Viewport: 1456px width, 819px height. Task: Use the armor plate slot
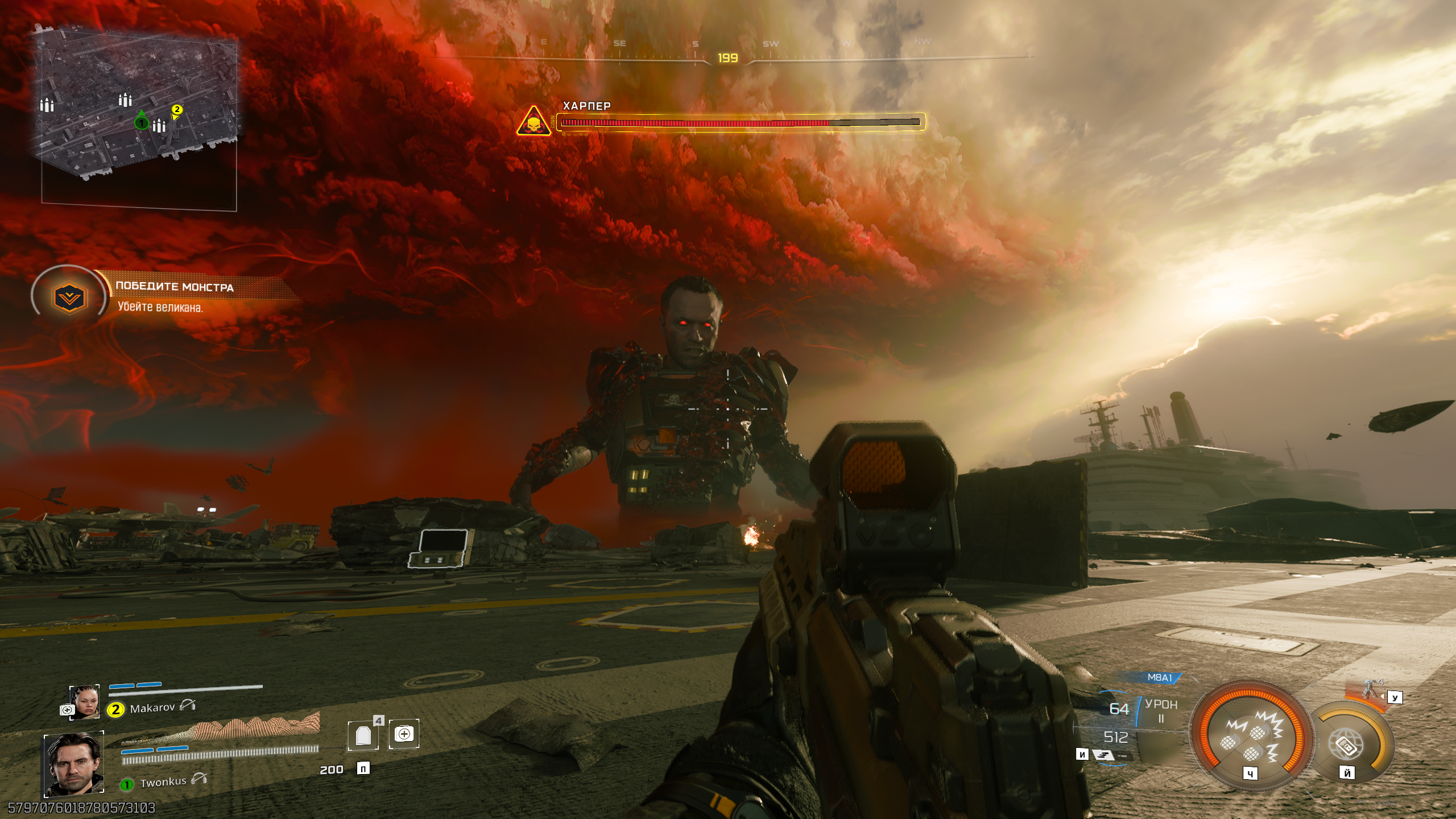[x=363, y=735]
